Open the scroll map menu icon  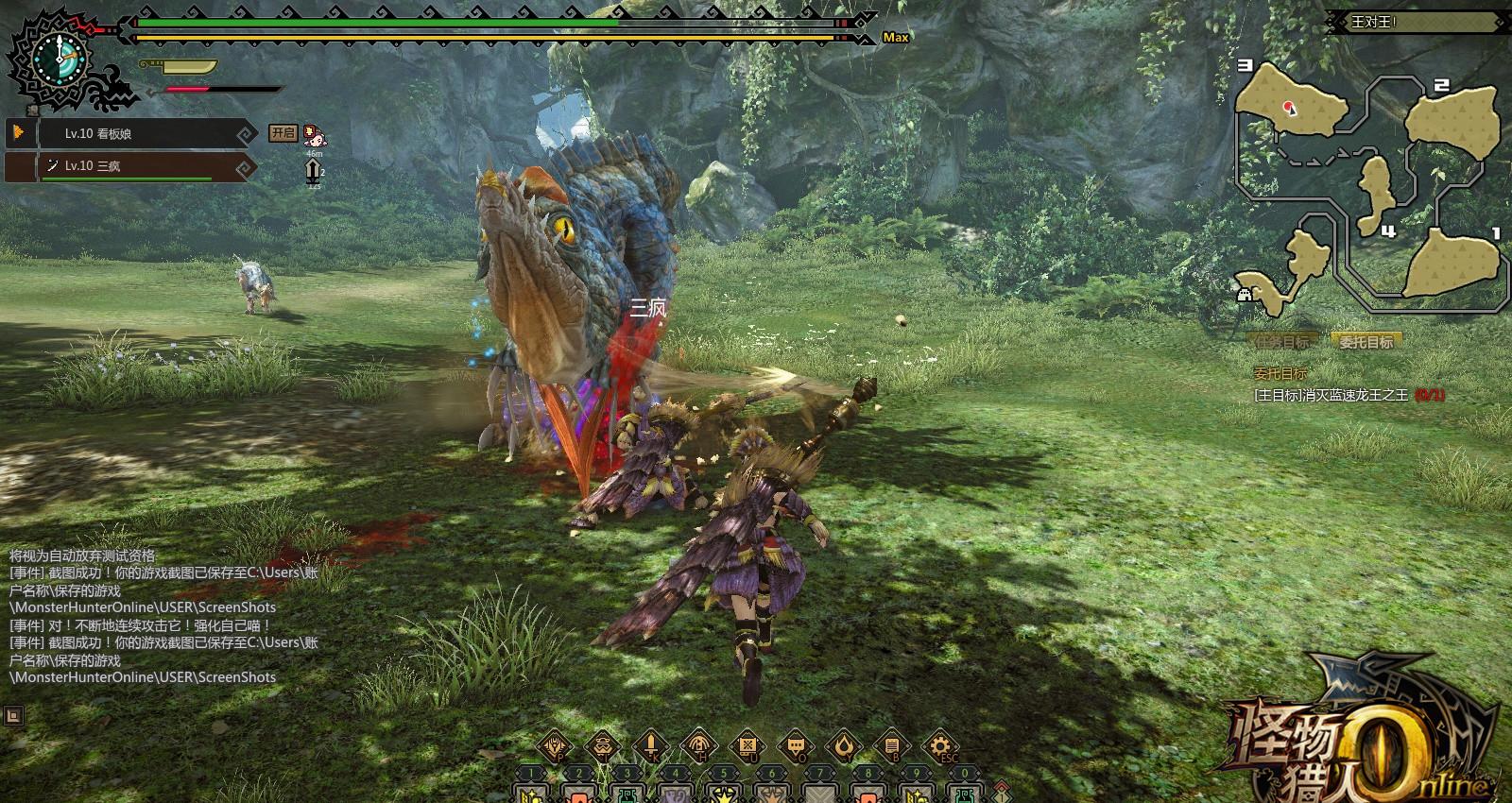point(747,746)
